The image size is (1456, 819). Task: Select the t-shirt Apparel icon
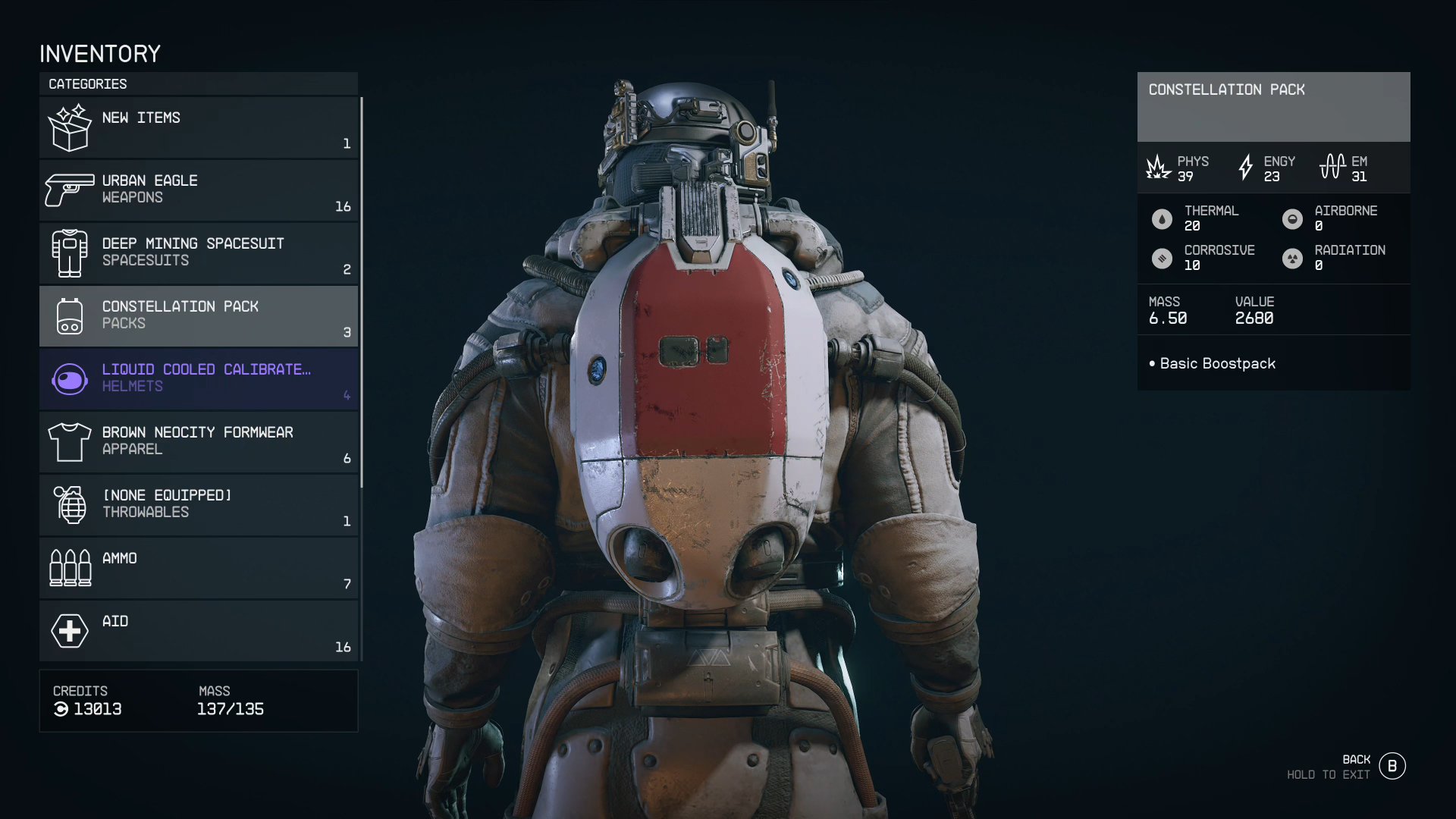tap(70, 441)
